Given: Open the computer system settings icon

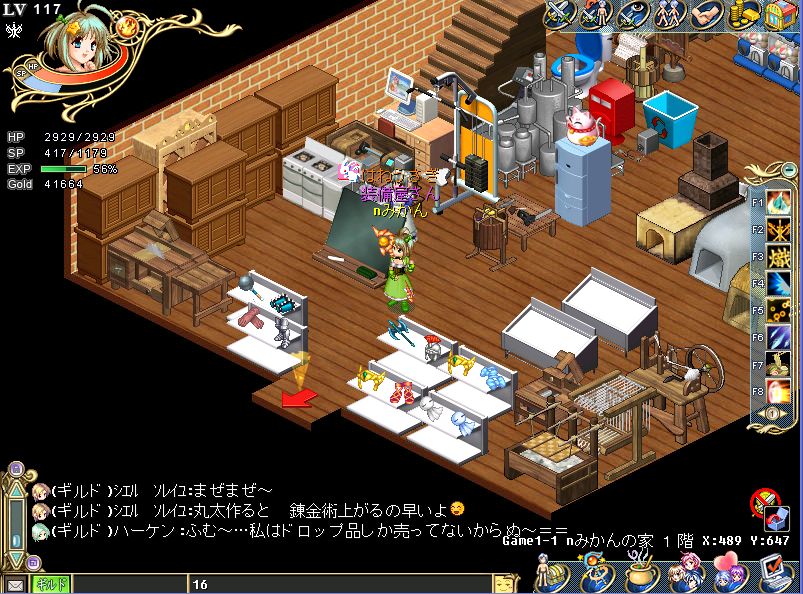Looking at the screenshot, I should [772, 574].
